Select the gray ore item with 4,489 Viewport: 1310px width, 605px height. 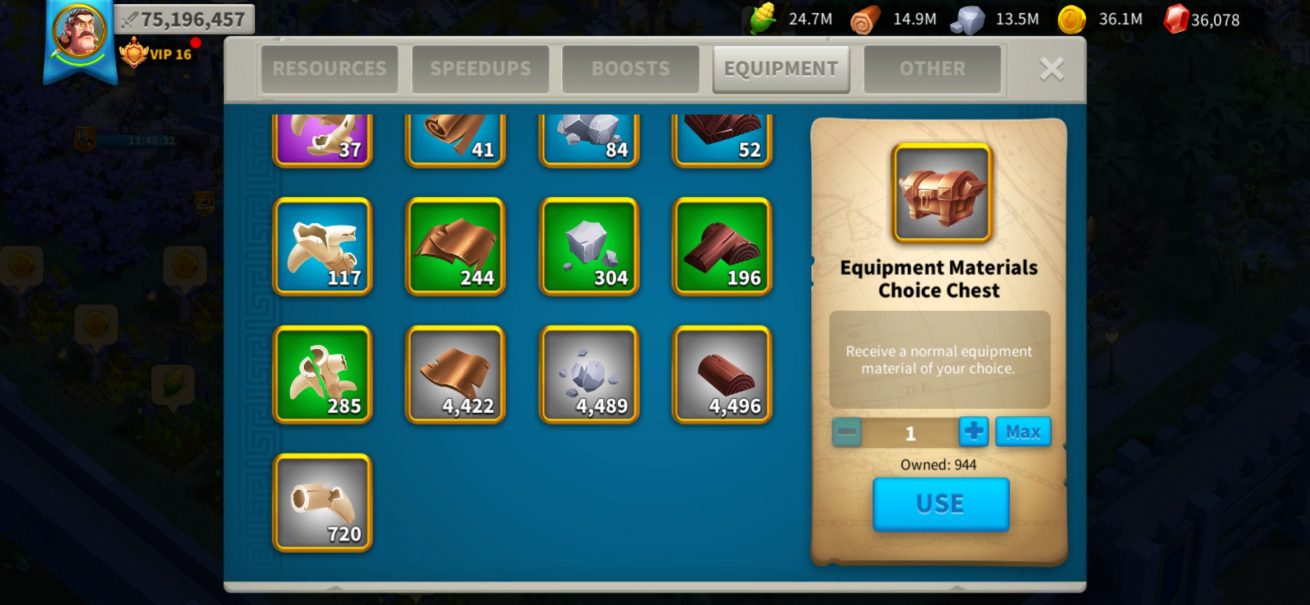click(x=589, y=374)
